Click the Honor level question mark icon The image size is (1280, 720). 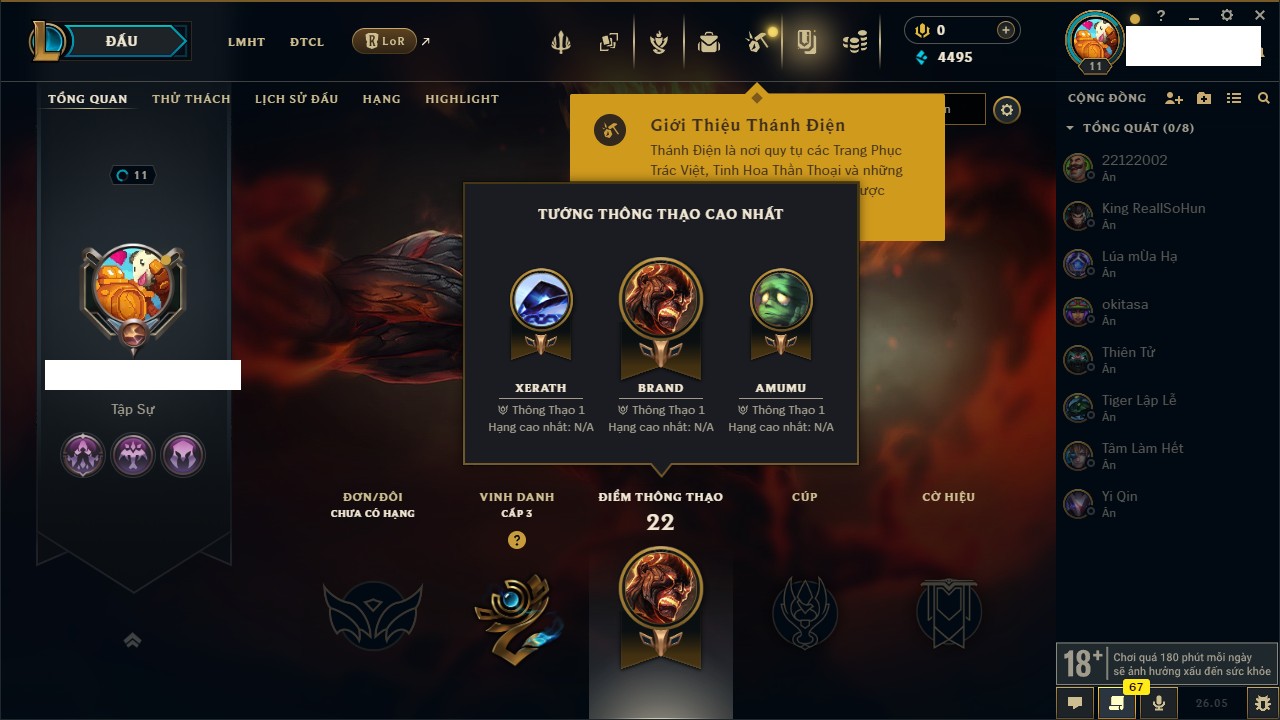(516, 540)
